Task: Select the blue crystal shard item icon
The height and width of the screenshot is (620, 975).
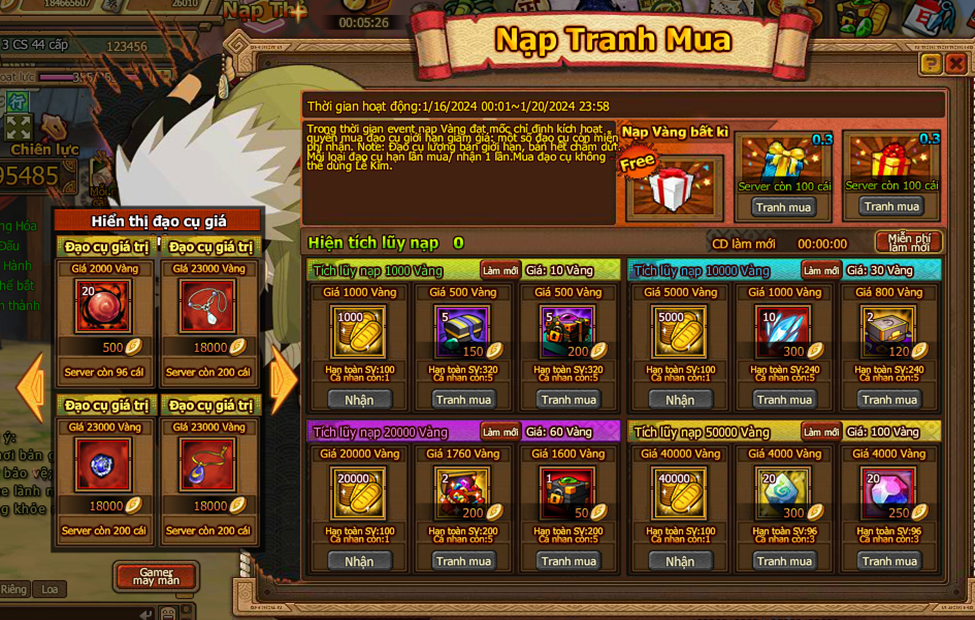Action: click(784, 329)
